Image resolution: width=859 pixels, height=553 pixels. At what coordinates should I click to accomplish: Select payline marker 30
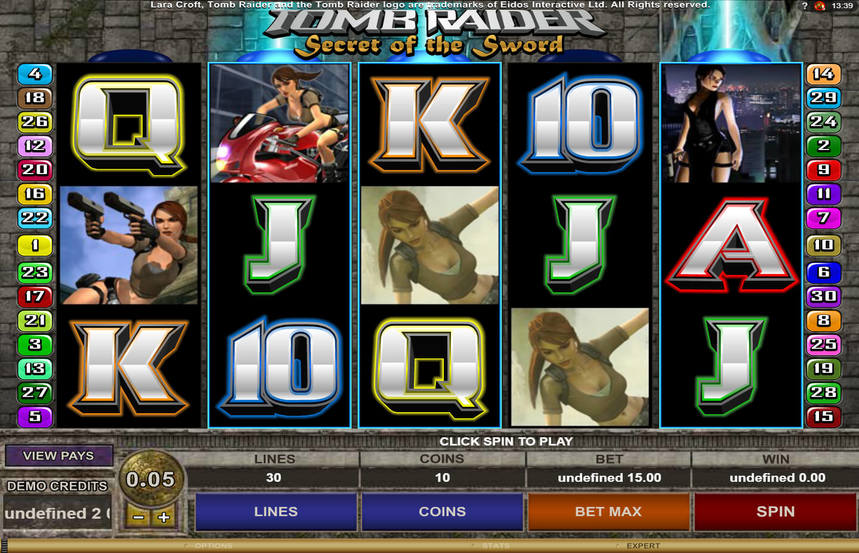[823, 296]
